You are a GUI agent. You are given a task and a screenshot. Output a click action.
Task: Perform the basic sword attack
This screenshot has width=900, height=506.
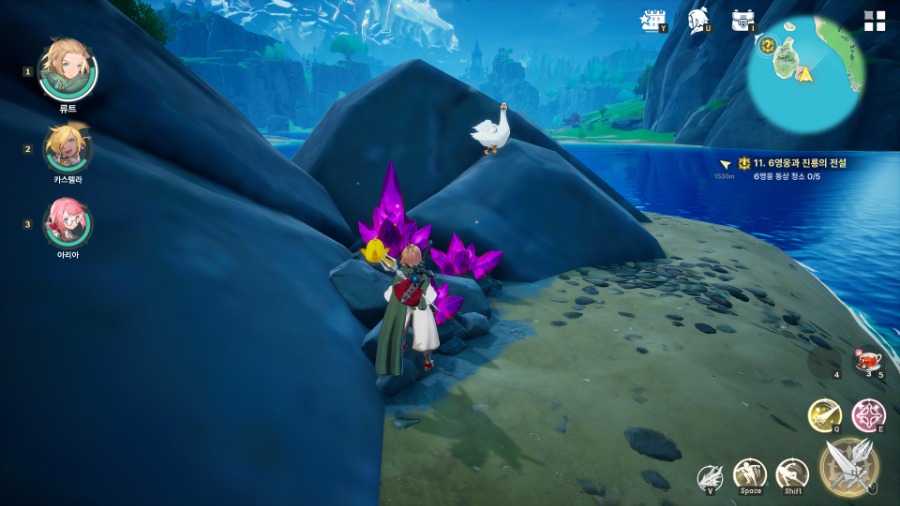pos(849,467)
